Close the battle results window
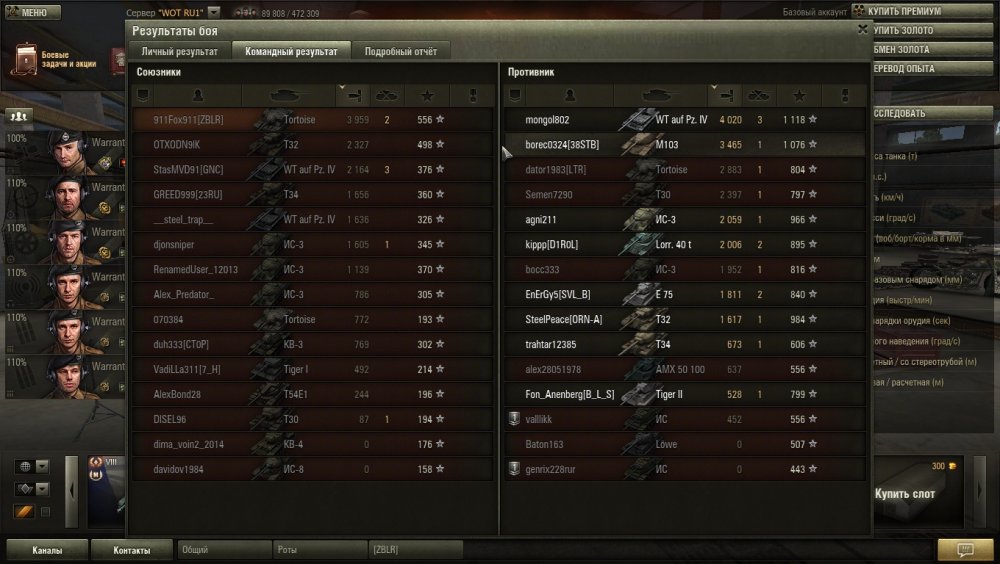 [862, 30]
